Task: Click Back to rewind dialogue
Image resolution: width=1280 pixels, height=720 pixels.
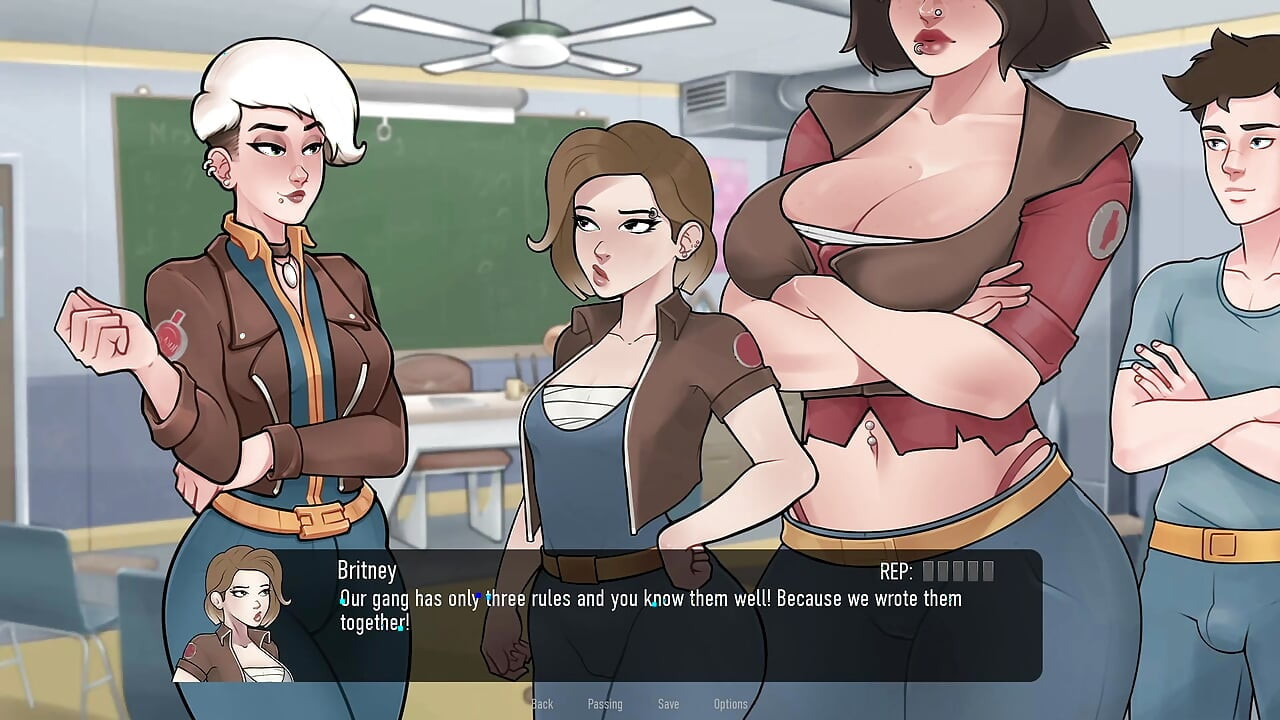Action: pos(542,703)
